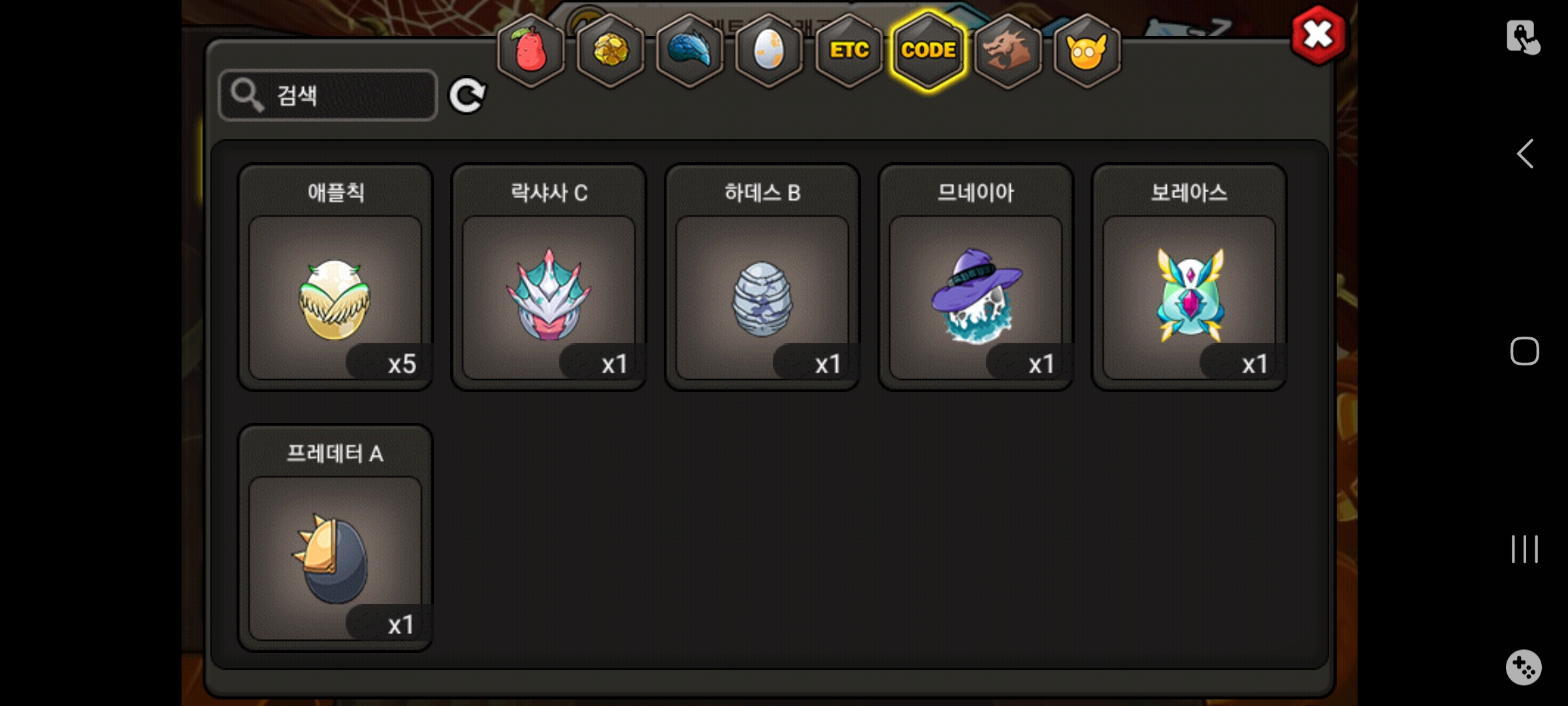Image resolution: width=1568 pixels, height=706 pixels.
Task: Open the gold nugget category tab
Action: (x=611, y=51)
